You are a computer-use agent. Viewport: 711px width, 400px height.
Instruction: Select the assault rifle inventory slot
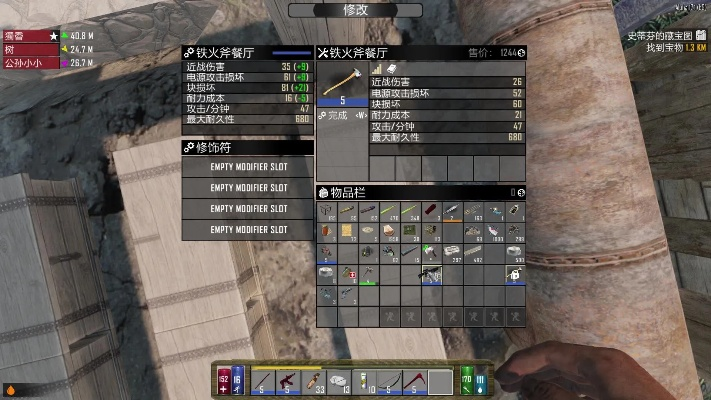430,272
